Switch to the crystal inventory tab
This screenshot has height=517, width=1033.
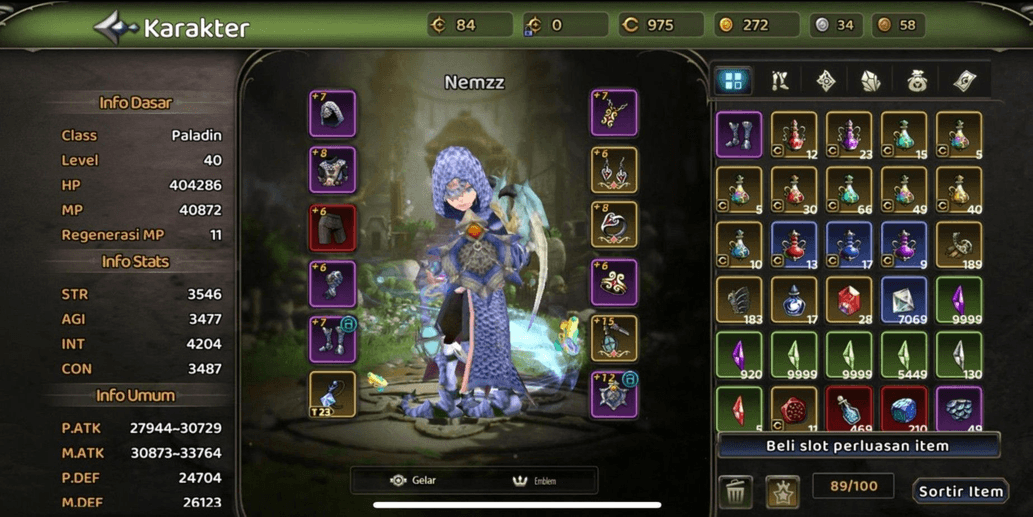tap(871, 81)
